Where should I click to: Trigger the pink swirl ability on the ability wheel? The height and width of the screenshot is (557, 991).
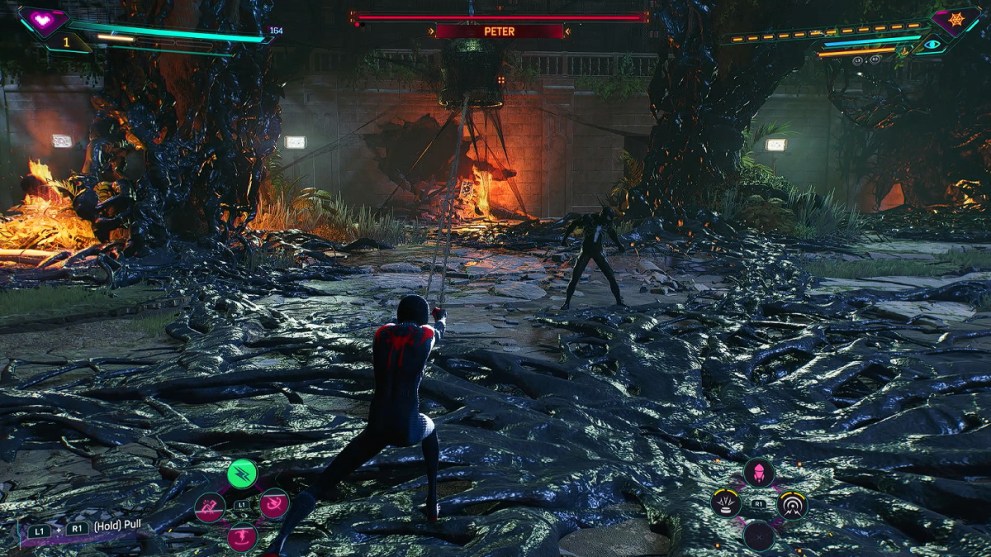(x=274, y=504)
